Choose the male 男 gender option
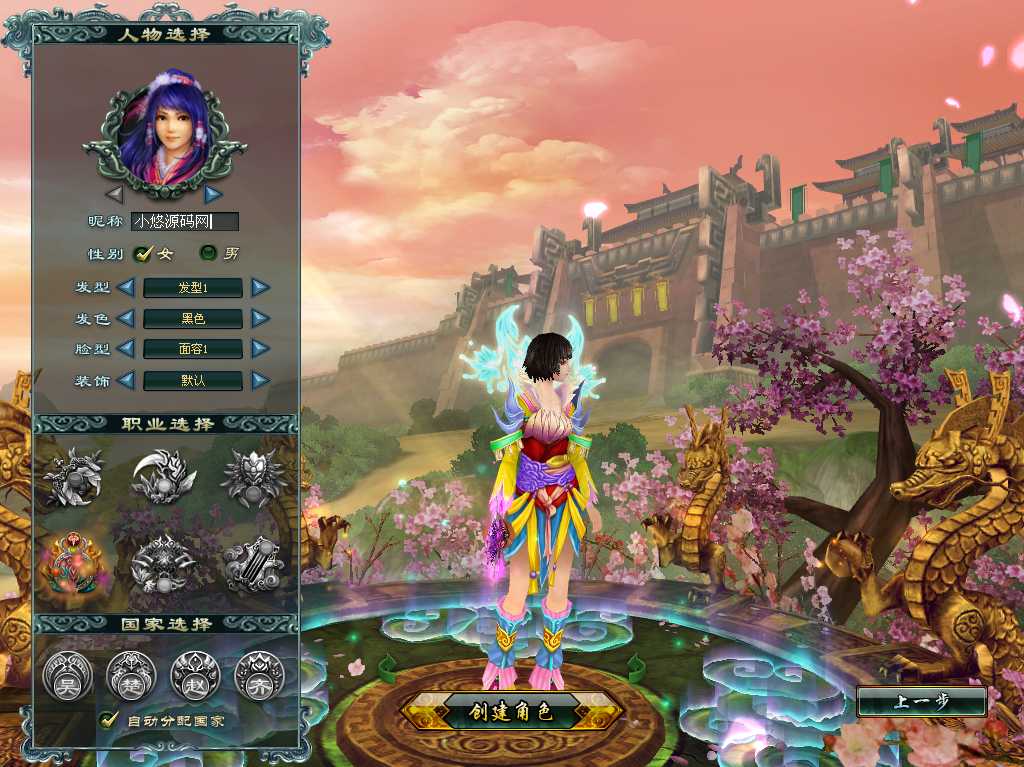 point(209,254)
